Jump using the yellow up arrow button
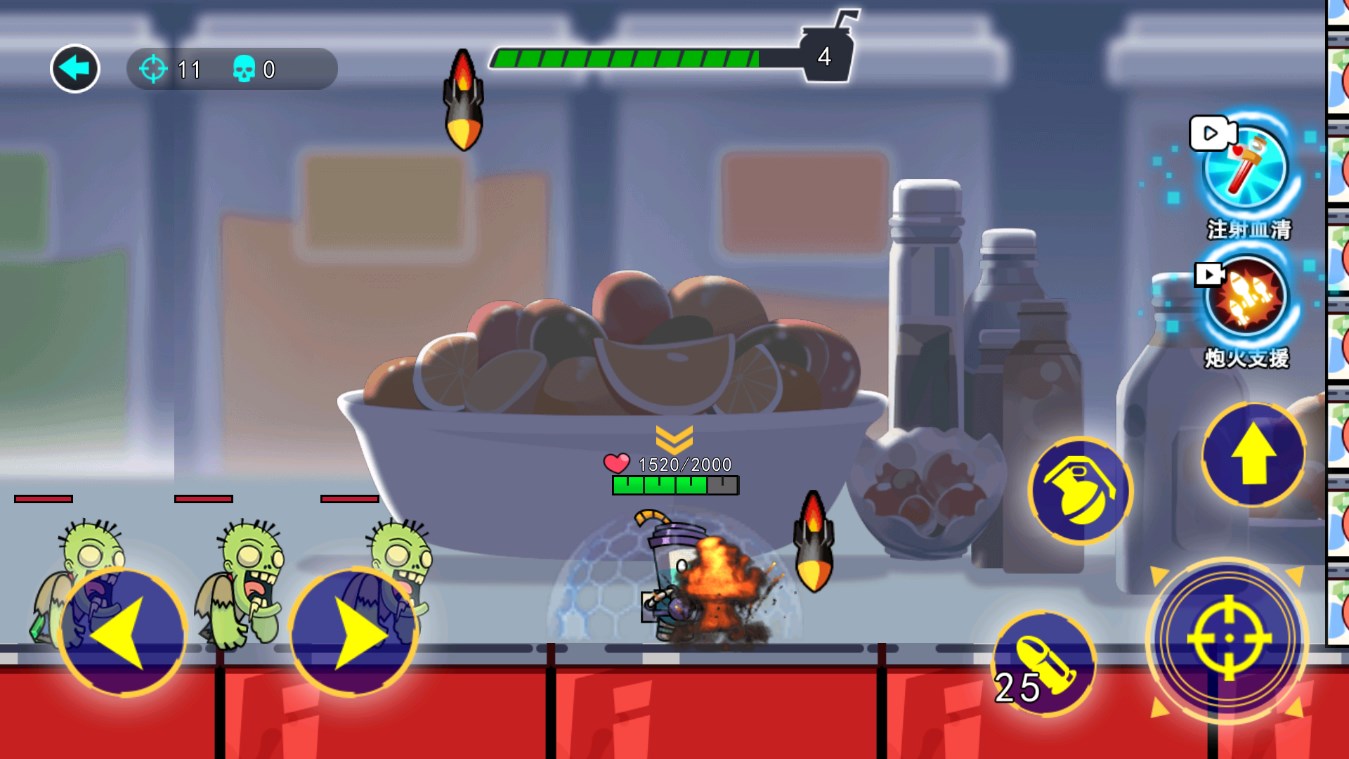The height and width of the screenshot is (759, 1349). click(x=1253, y=455)
